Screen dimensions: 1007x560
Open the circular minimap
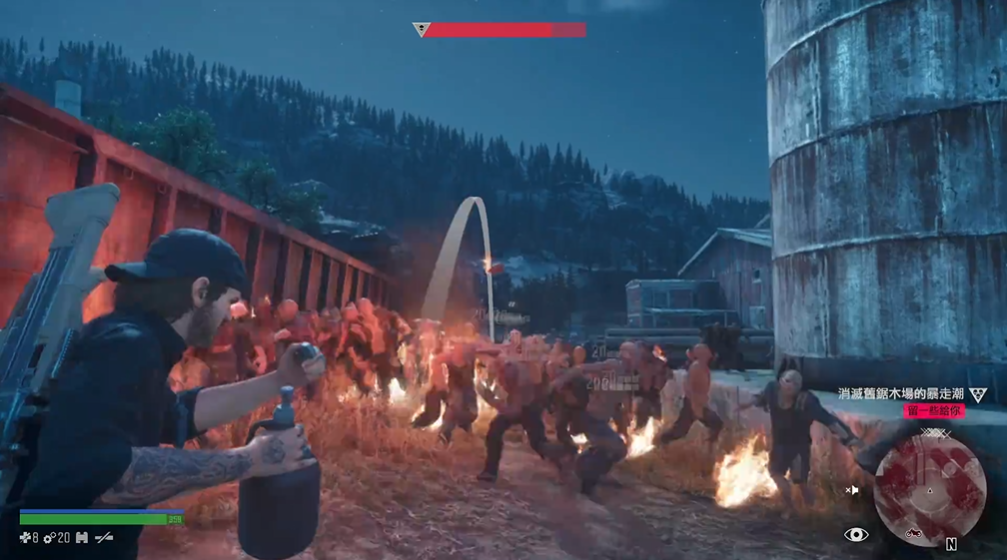coord(929,490)
